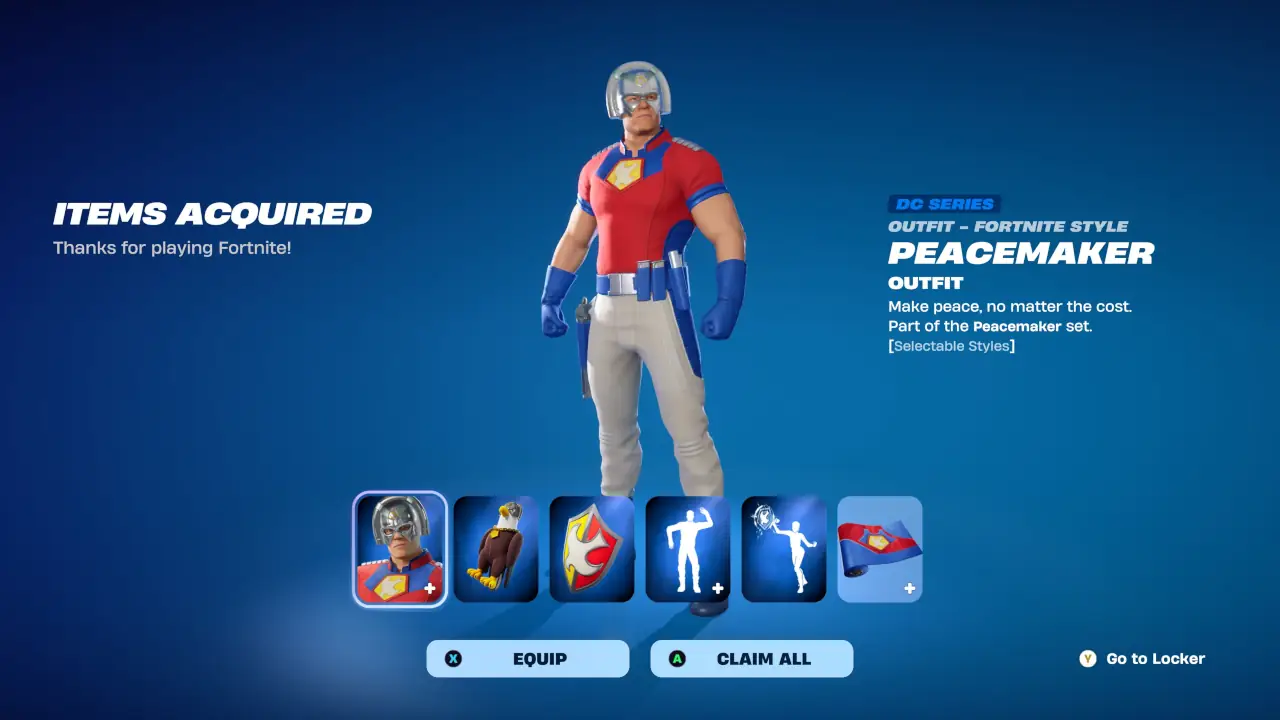This screenshot has height=720, width=1280.
Task: Select the second dancing emote icon
Action: click(x=783, y=548)
